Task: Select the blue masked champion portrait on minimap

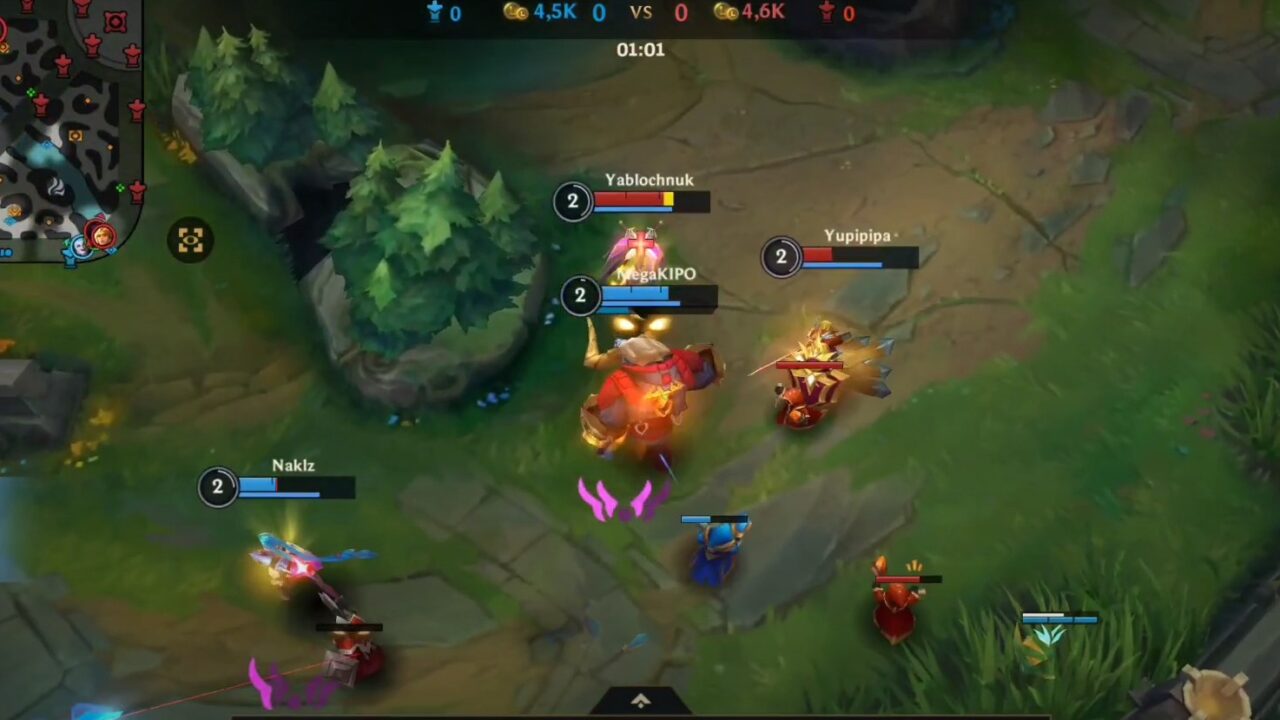Action: click(80, 247)
